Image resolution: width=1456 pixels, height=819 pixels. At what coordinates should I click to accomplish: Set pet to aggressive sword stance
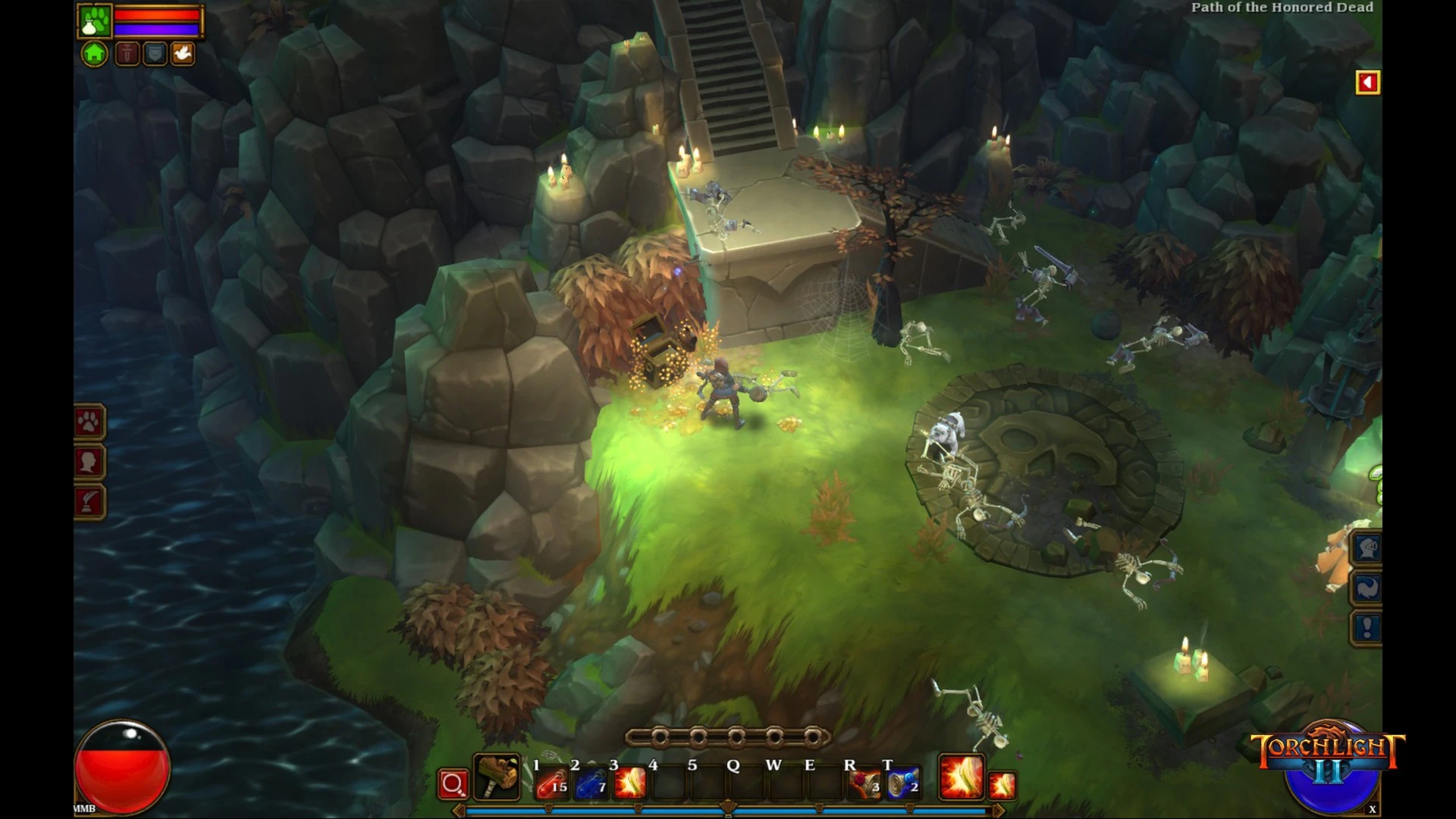[x=127, y=54]
